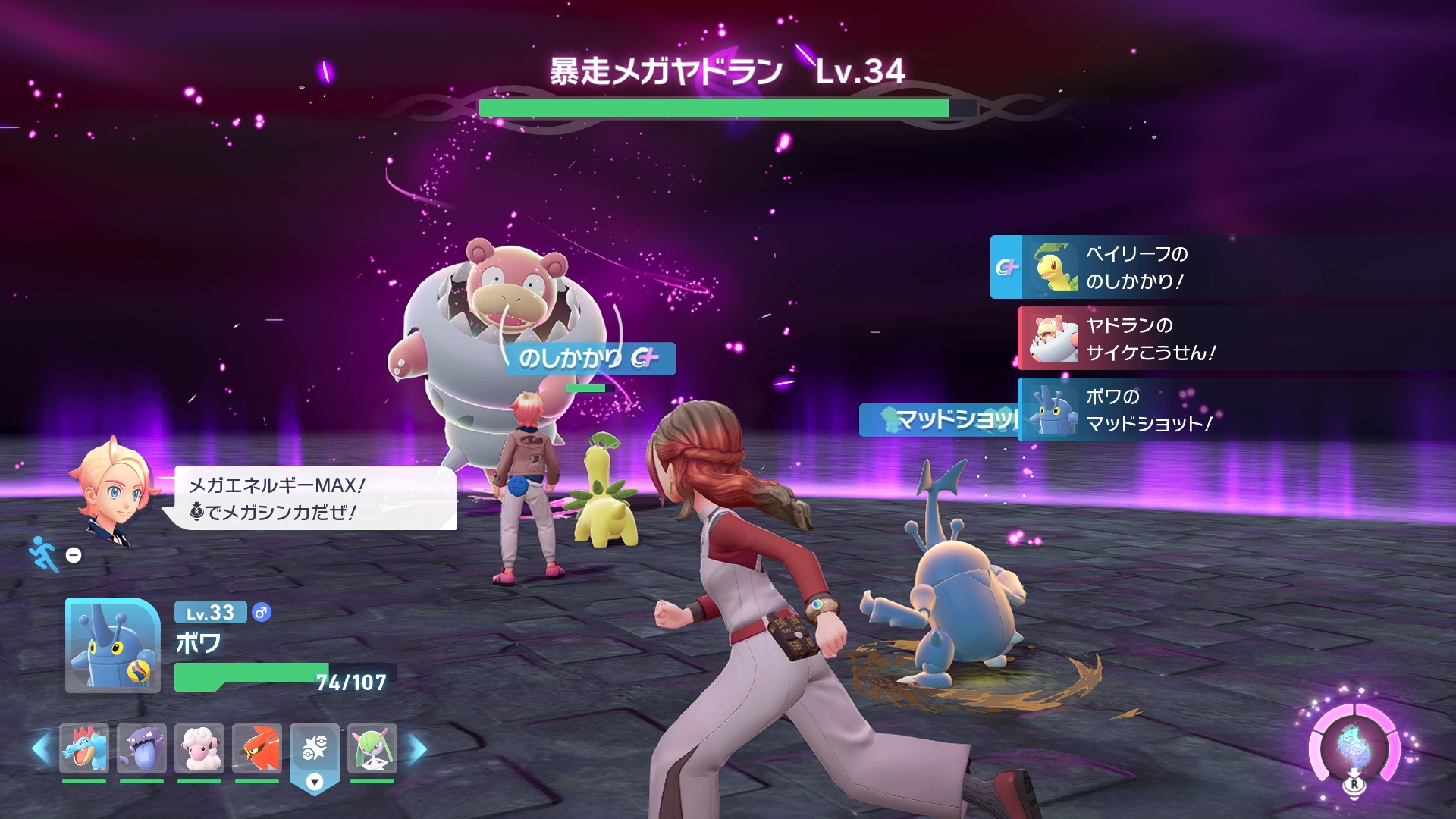Click the right party scroll arrow
Viewport: 1456px width, 819px height.
[x=418, y=749]
